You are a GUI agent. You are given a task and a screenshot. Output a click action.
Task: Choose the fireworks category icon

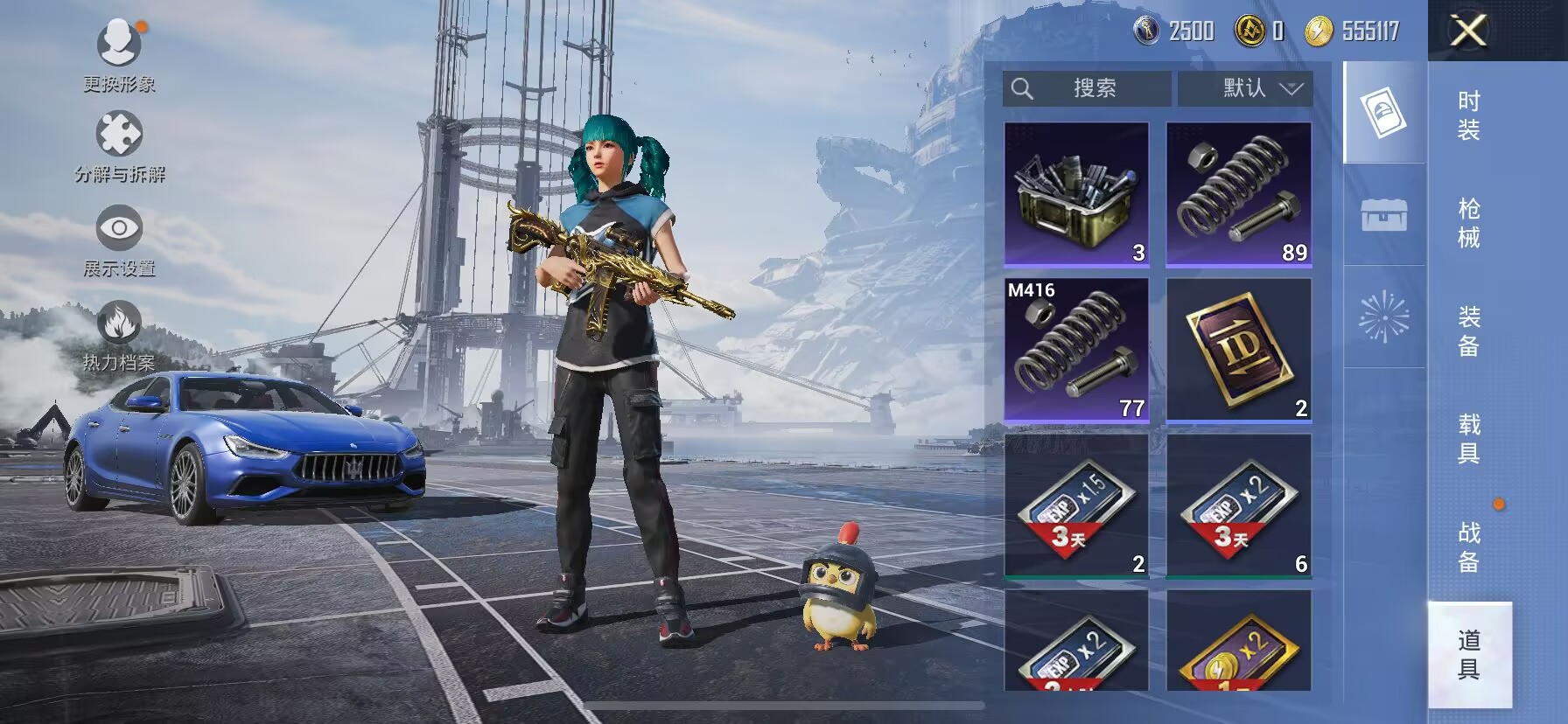click(1383, 317)
